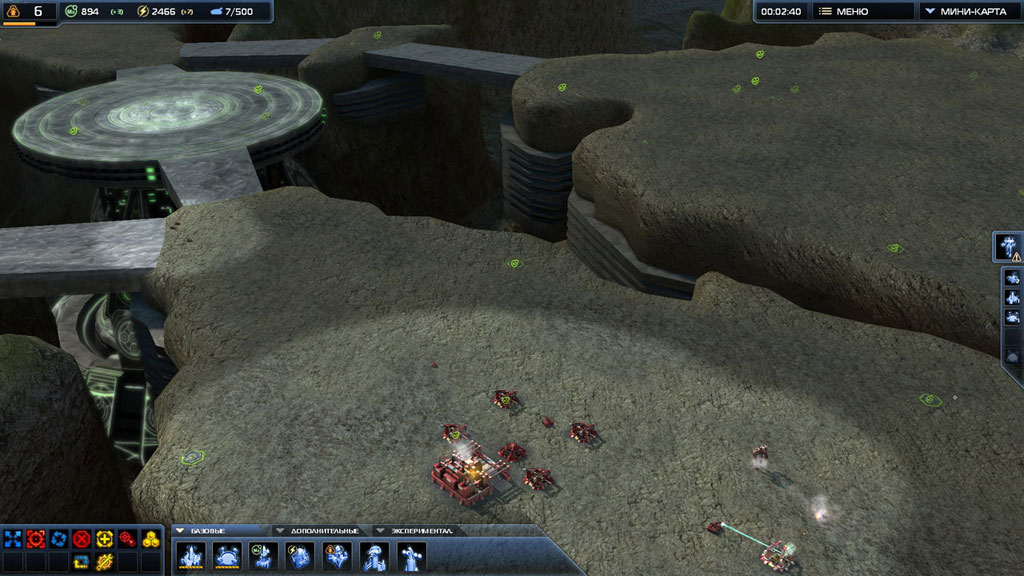Activate the red crosshair attack command
The height and width of the screenshot is (576, 1024).
pyautogui.click(x=36, y=539)
